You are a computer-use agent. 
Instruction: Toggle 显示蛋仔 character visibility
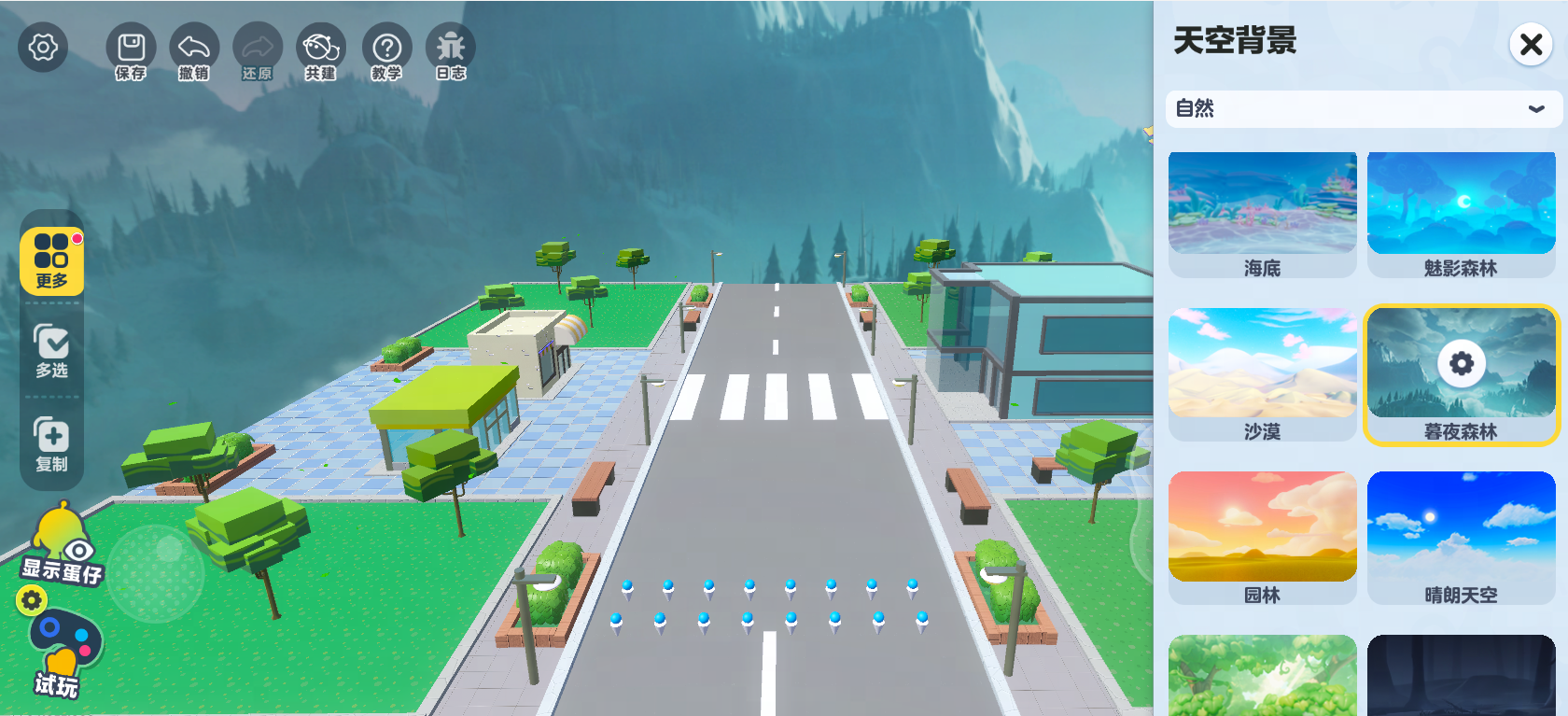pyautogui.click(x=62, y=549)
